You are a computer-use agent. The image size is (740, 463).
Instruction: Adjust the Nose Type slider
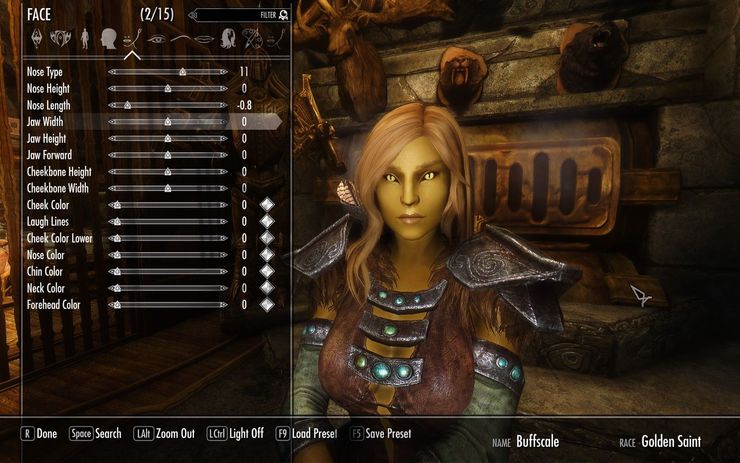tap(182, 72)
